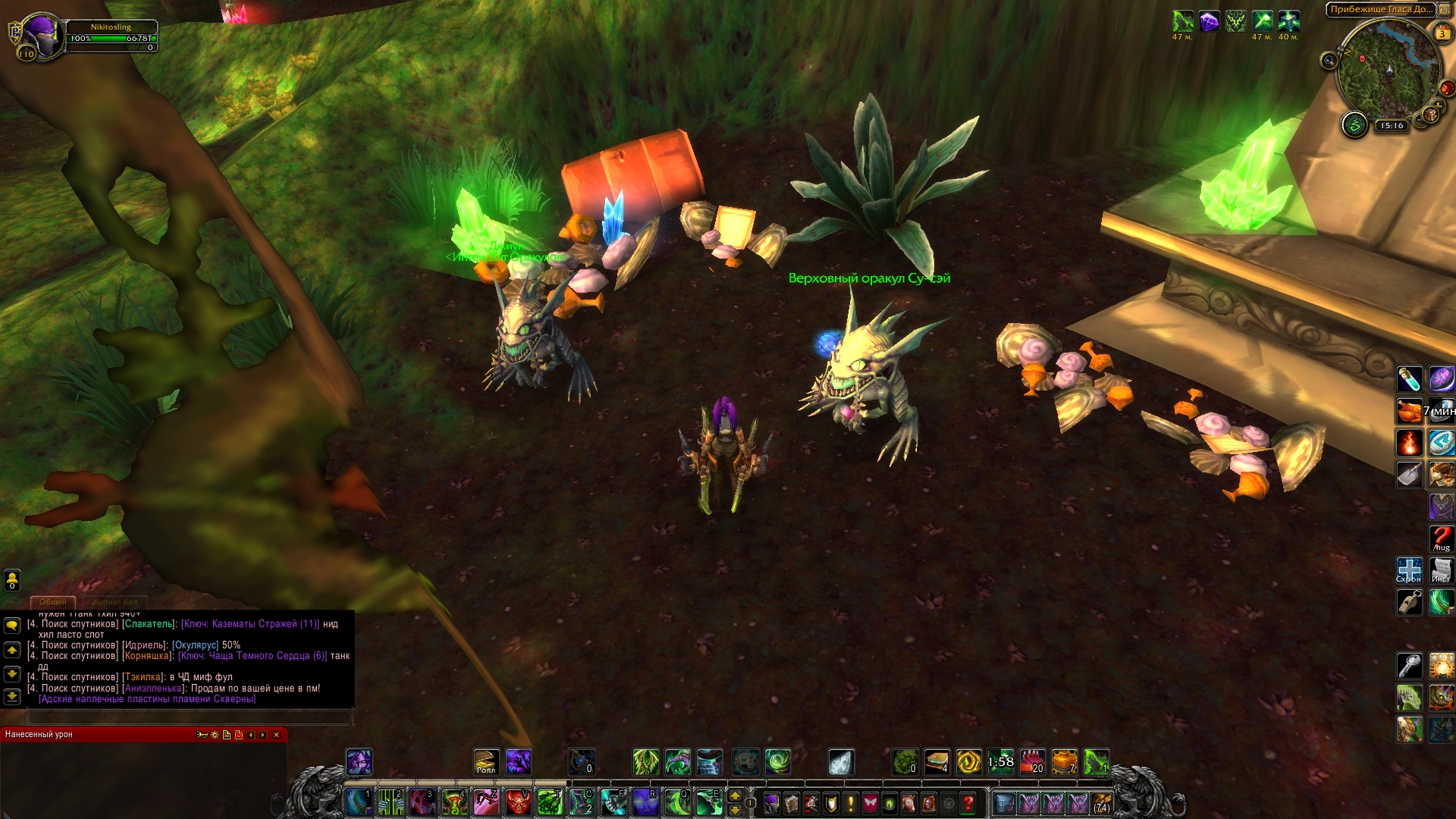The height and width of the screenshot is (819, 1456).
Task: Open the yellow exclamation quest log
Action: (850, 803)
